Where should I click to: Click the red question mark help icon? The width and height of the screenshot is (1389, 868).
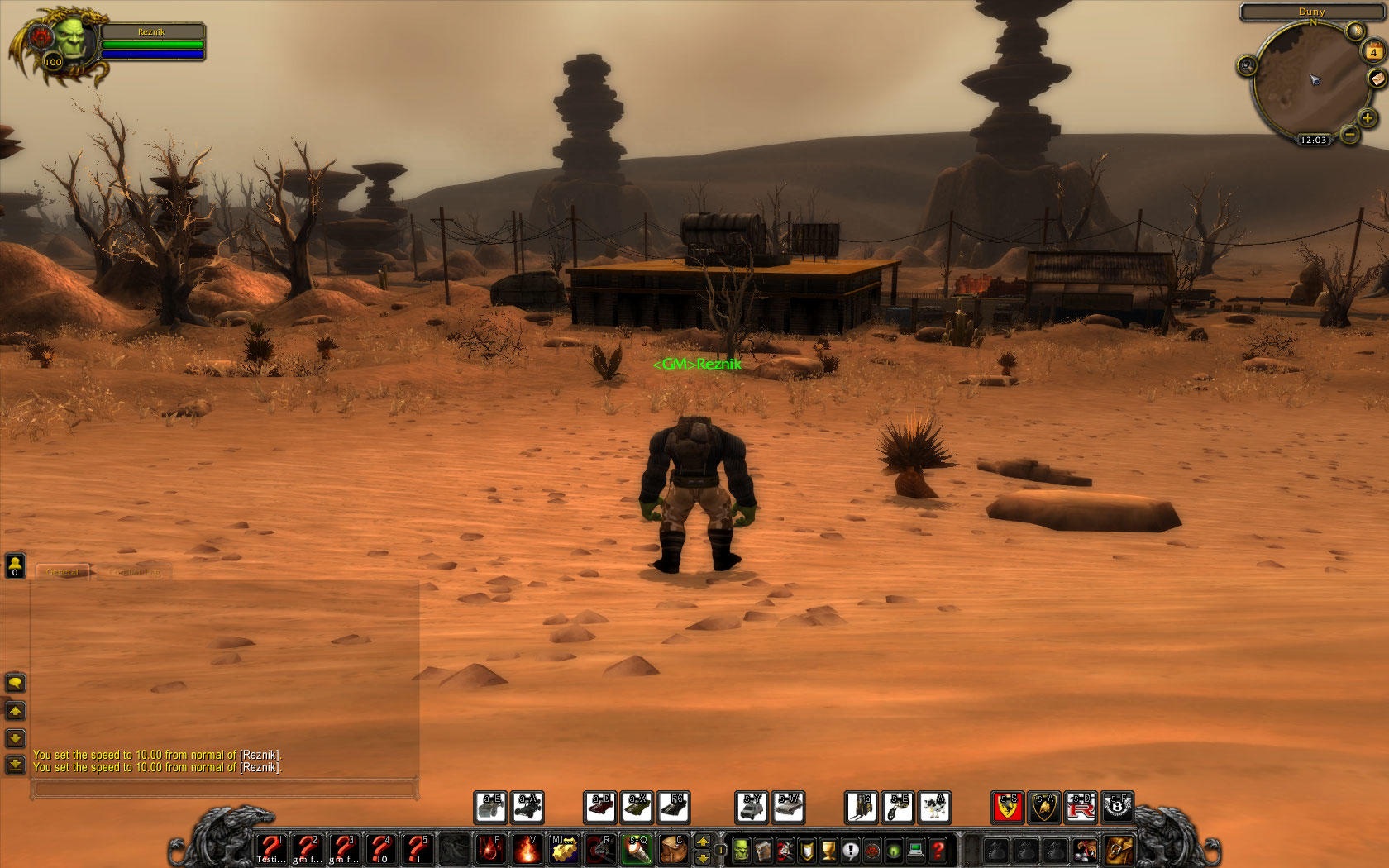(935, 848)
